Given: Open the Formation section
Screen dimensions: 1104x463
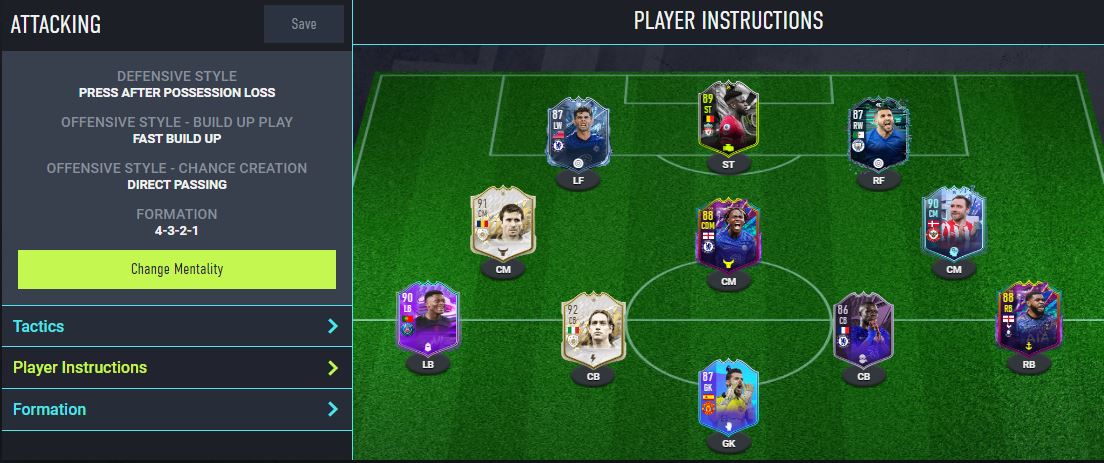Looking at the screenshot, I should click(x=176, y=409).
